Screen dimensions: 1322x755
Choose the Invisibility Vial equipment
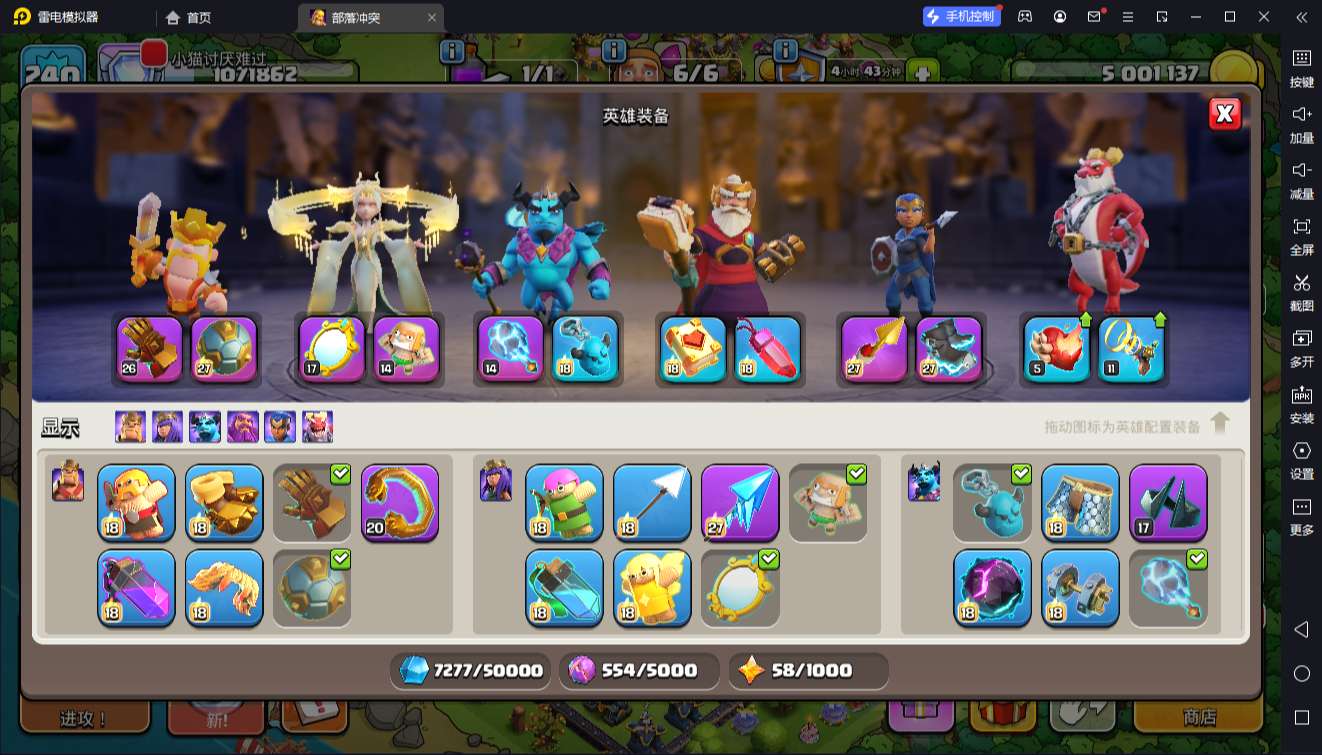[564, 587]
